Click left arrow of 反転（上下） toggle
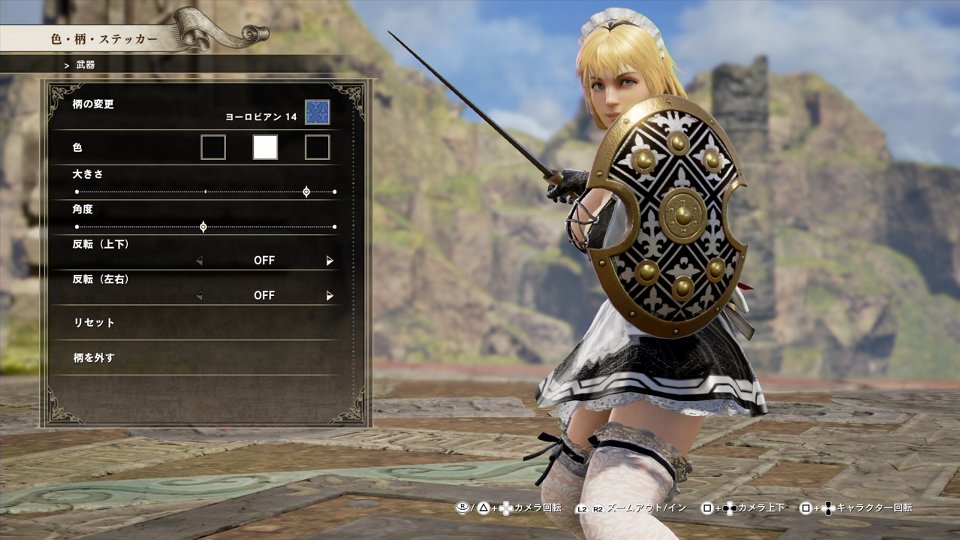 pyautogui.click(x=198, y=261)
